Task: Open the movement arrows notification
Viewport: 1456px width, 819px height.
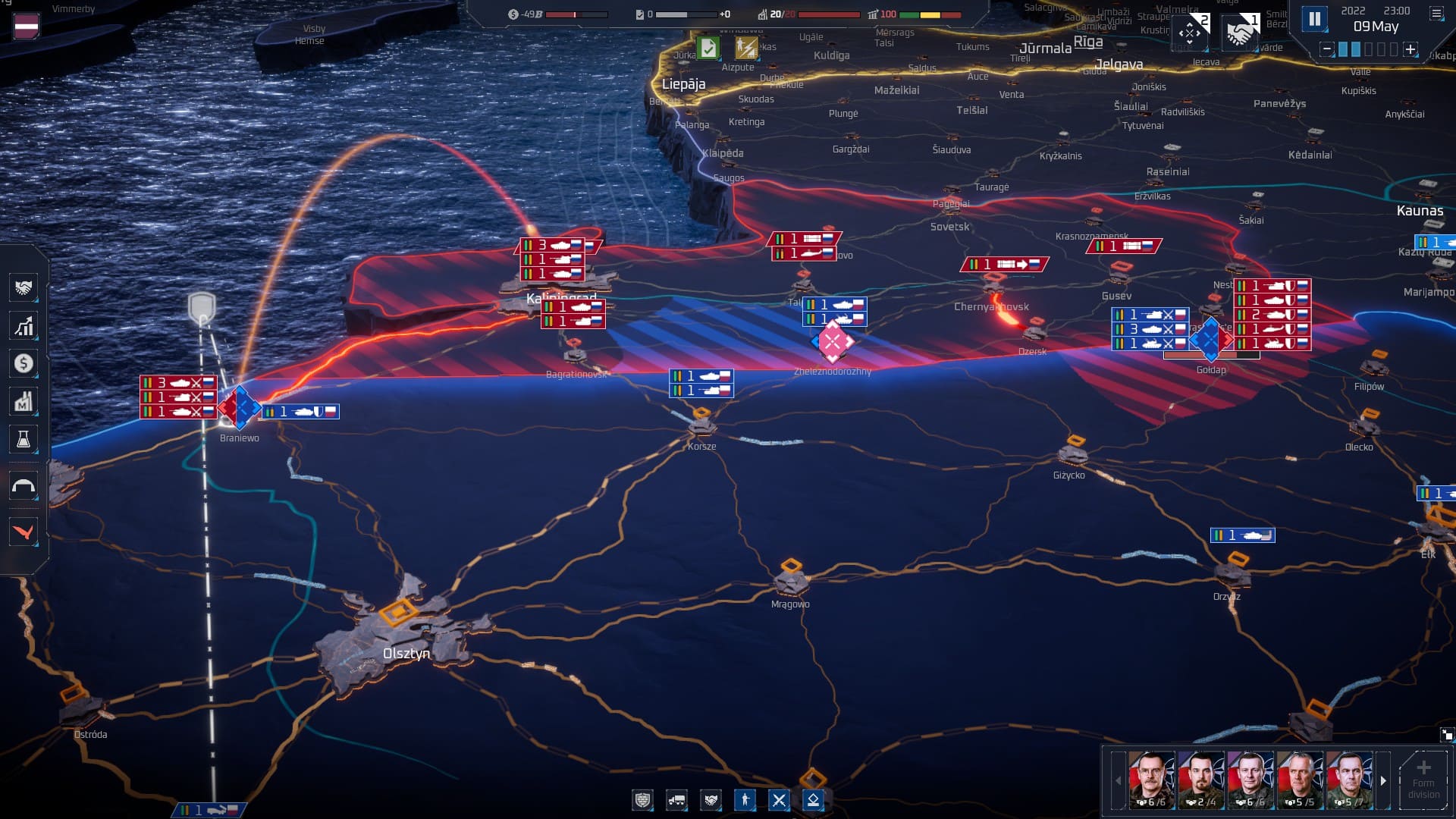Action: click(x=1190, y=32)
